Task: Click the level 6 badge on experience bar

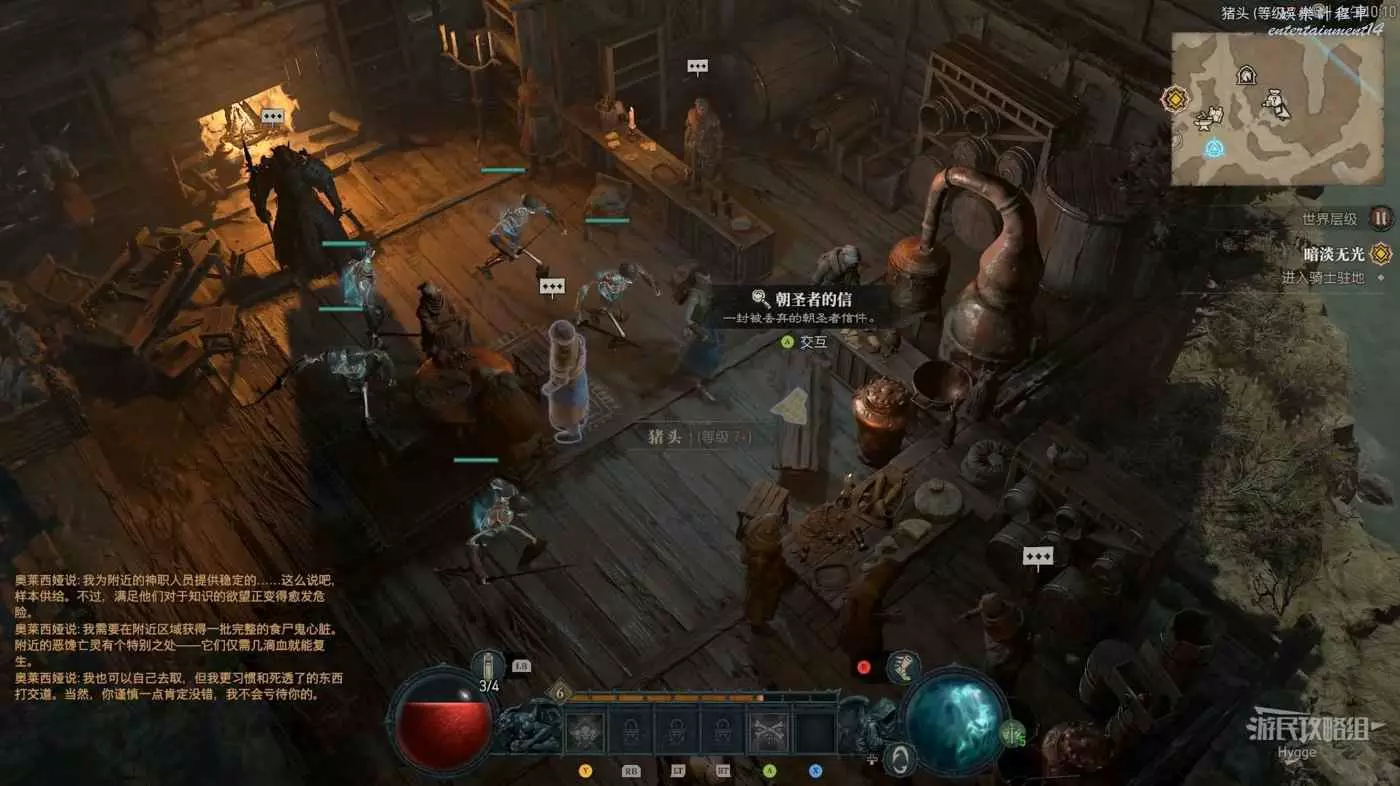Action: coord(559,694)
